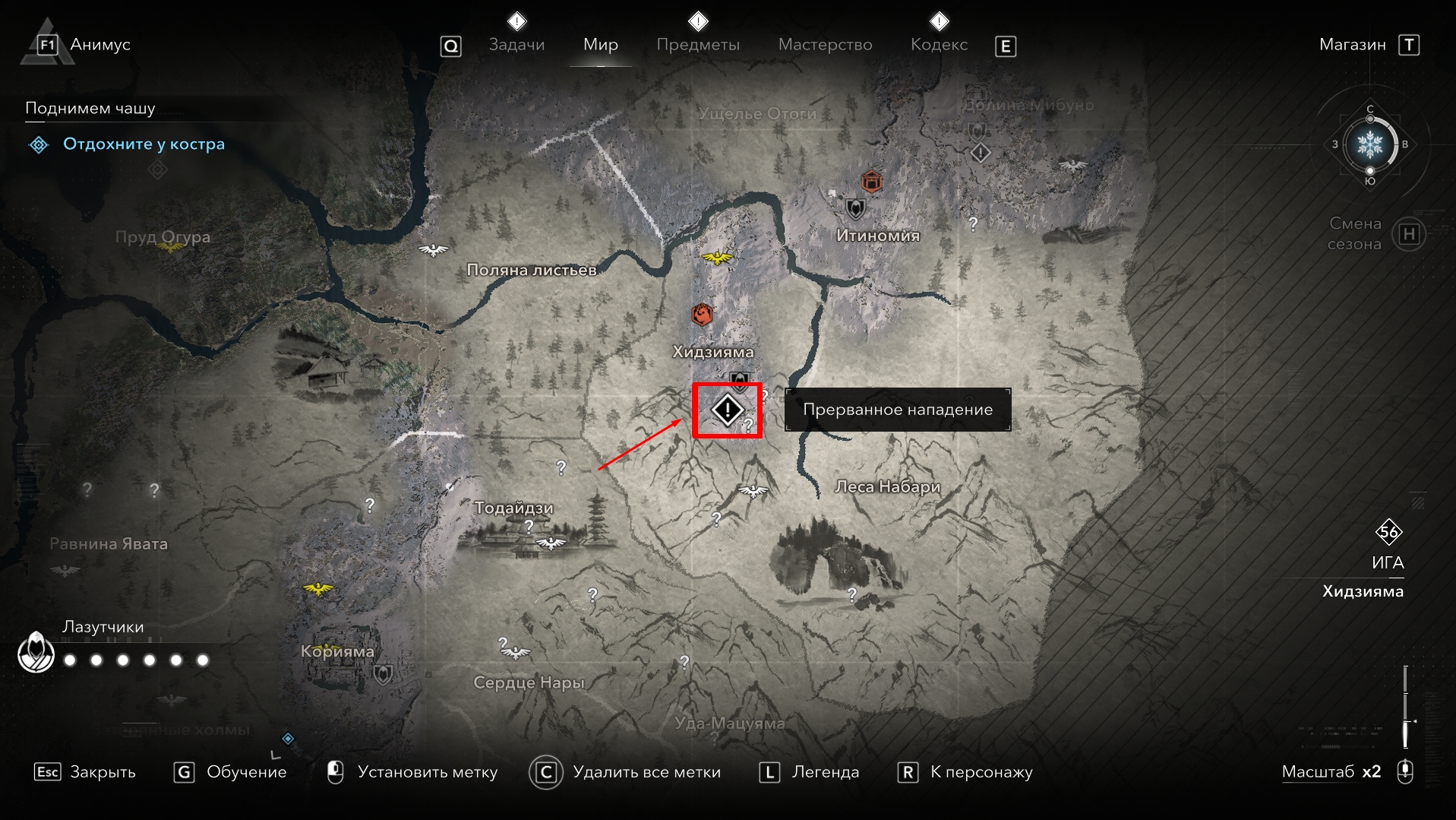Go to the Кодекс tab
1456x820 pixels.
coord(939,45)
